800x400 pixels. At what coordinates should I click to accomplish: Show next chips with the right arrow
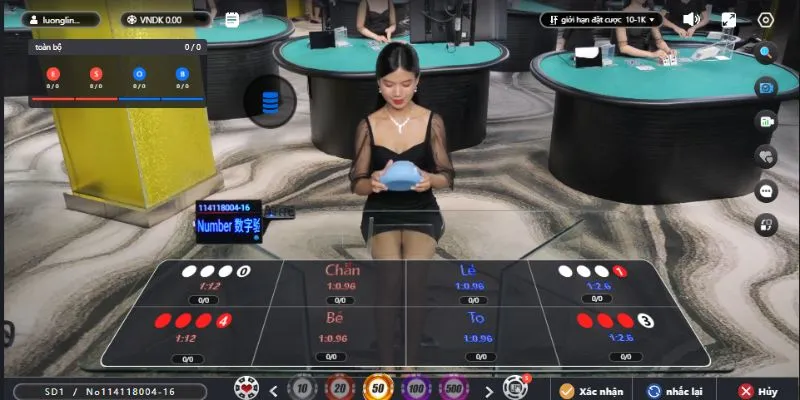488,390
